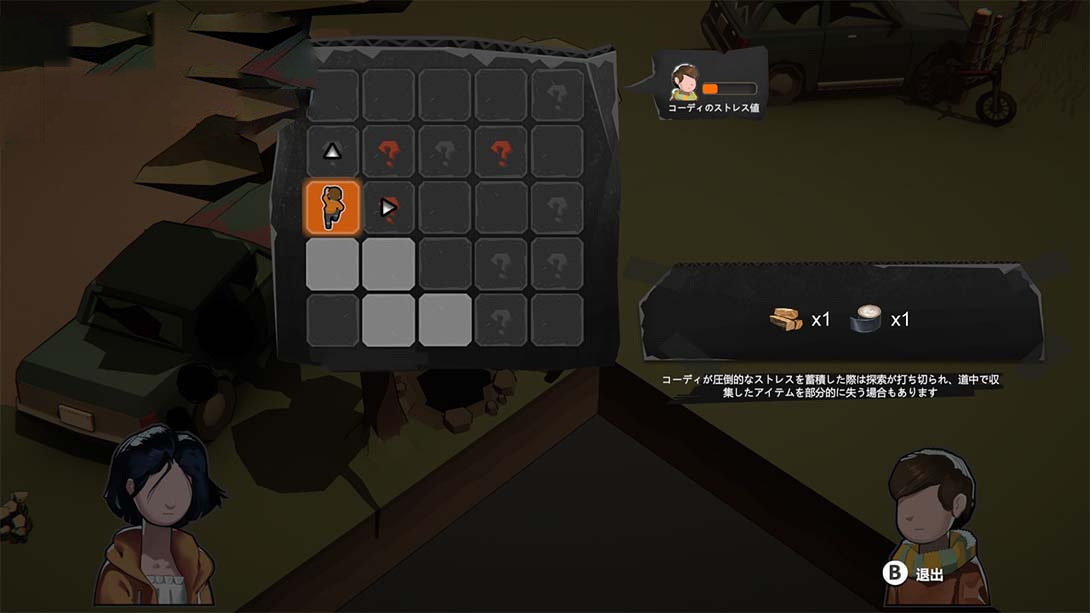Select the orange tile with Cody's figure
This screenshot has width=1090, height=613.
[x=332, y=207]
